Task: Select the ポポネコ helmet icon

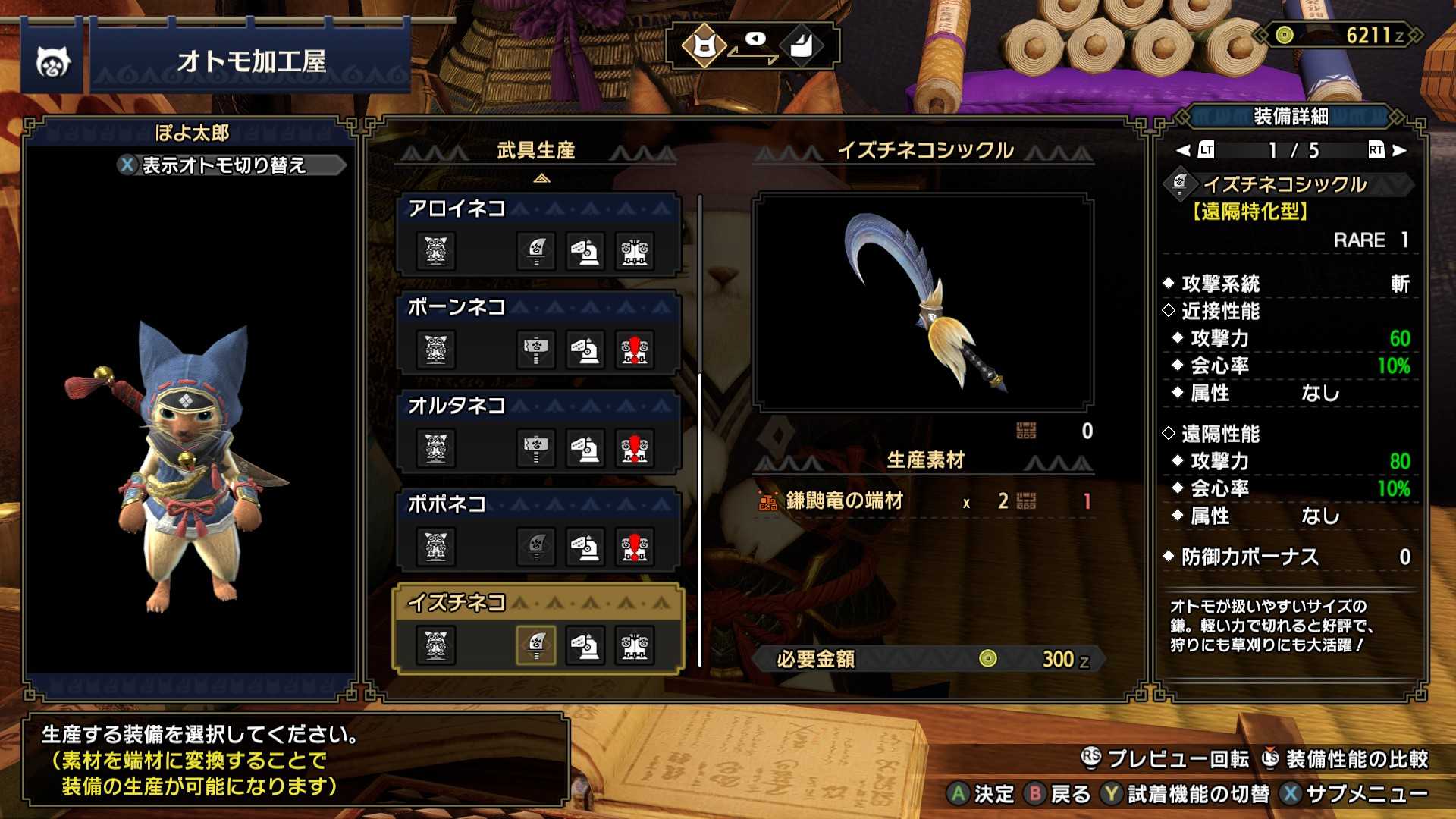Action: coord(585,548)
